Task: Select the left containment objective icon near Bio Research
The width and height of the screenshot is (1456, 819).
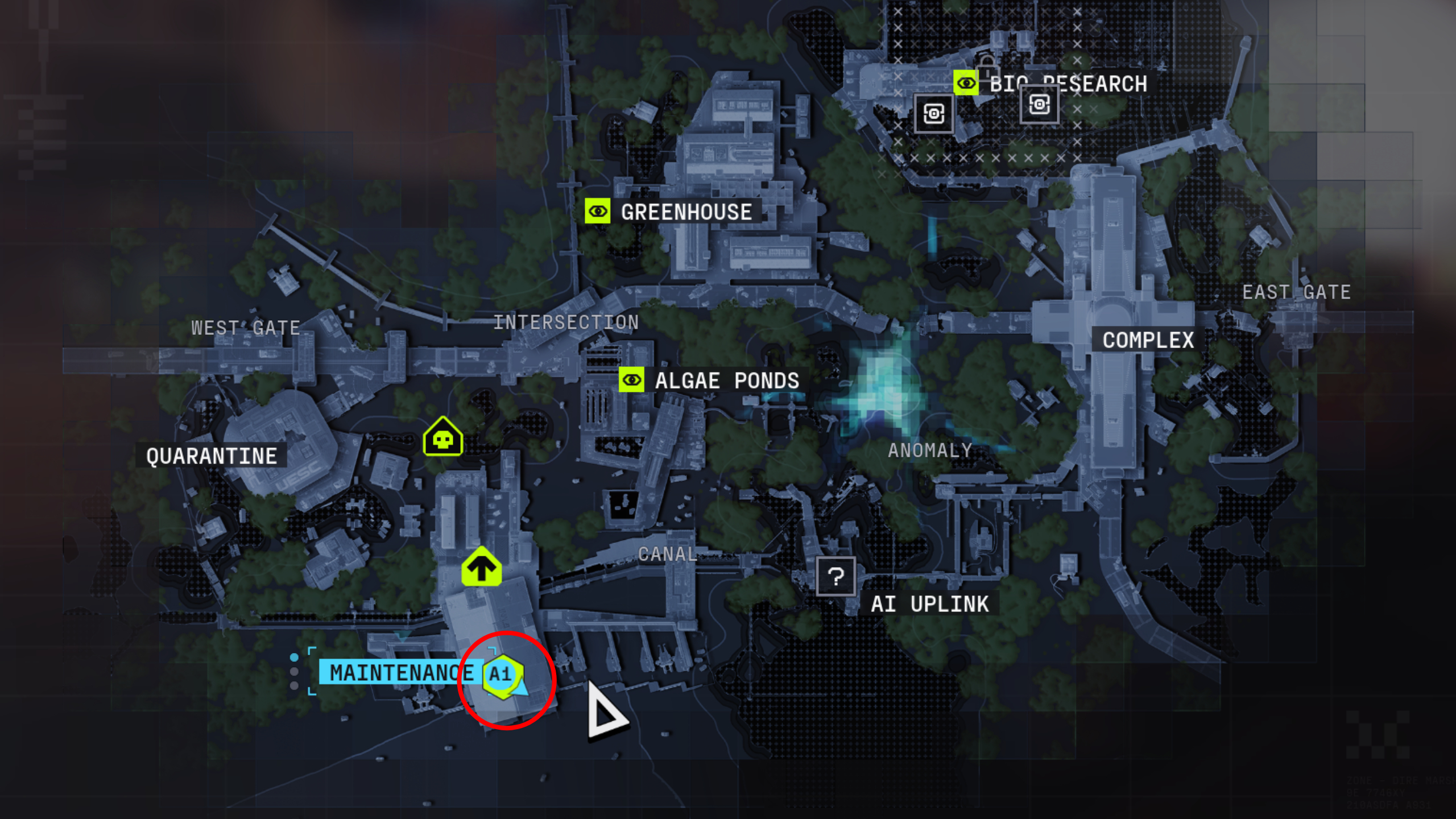Action: point(936,113)
